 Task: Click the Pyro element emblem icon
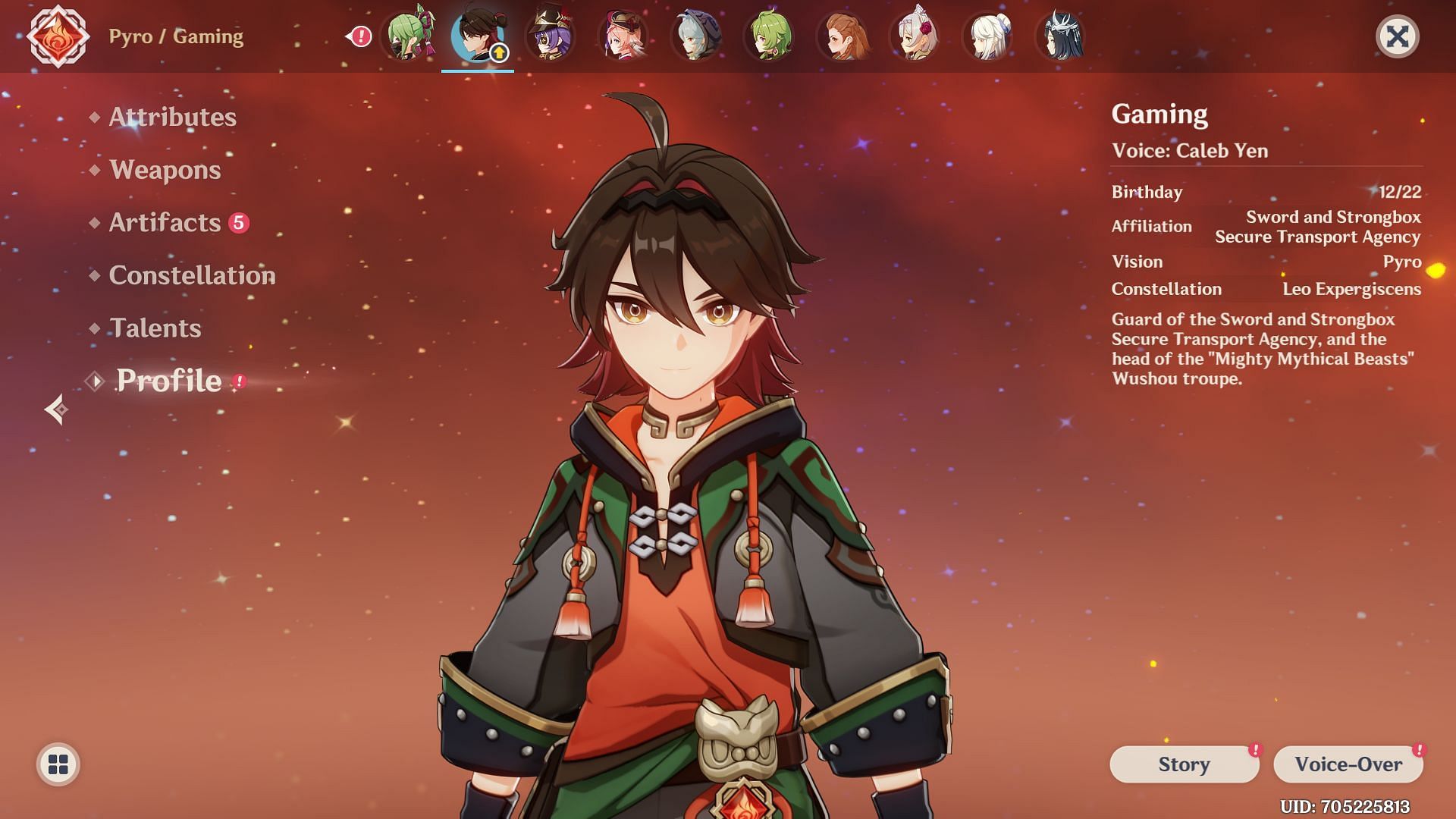(x=58, y=36)
